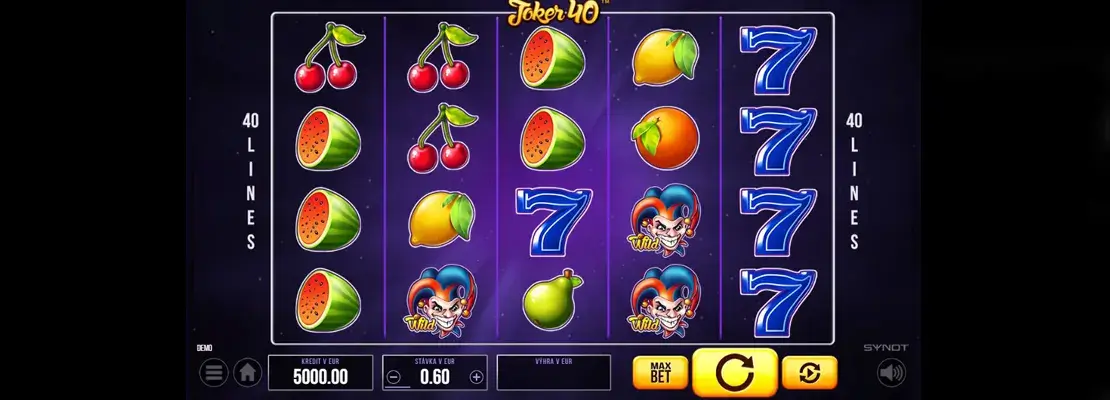Increase the bet with the plus button
Image resolution: width=1110 pixels, height=400 pixels.
click(476, 377)
